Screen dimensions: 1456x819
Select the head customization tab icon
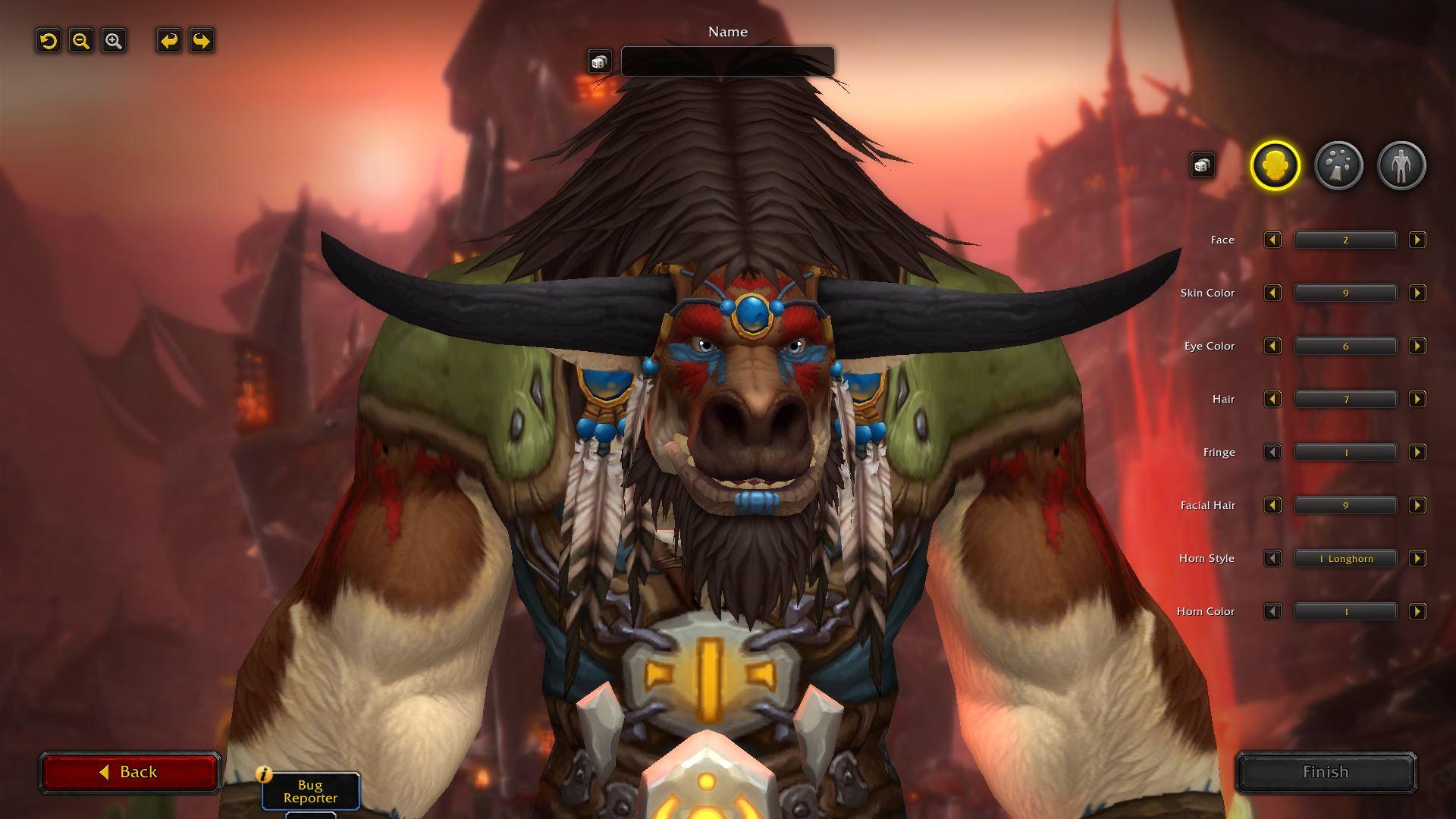(x=1276, y=165)
